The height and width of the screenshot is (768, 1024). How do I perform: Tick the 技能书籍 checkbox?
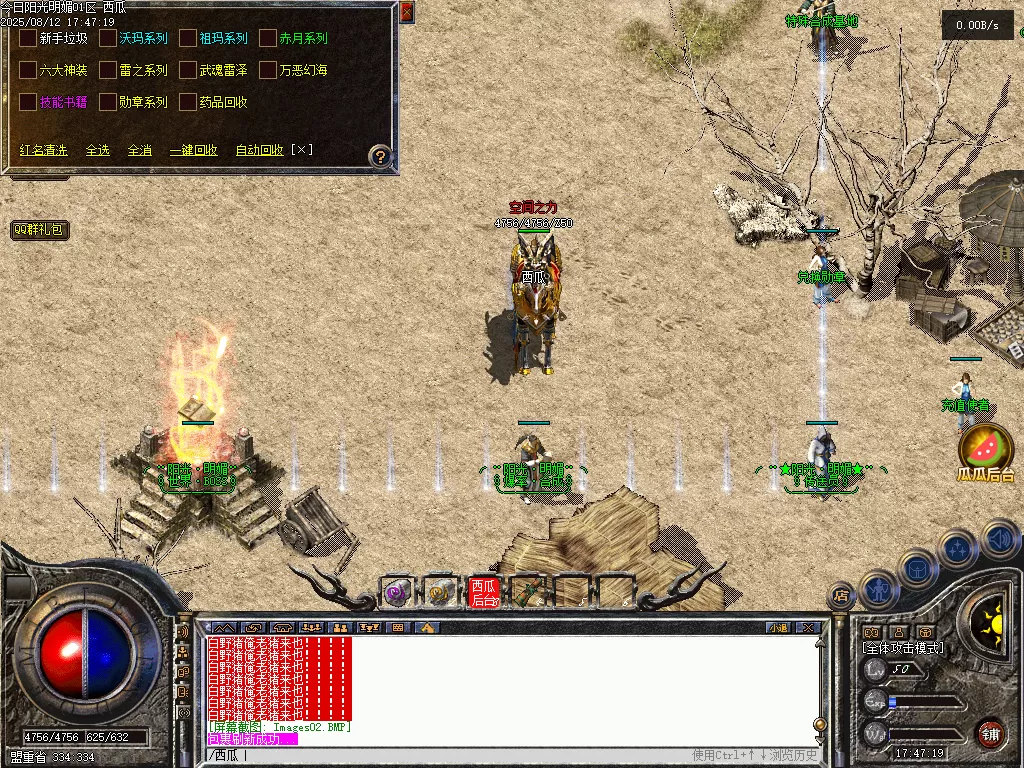pyautogui.click(x=28, y=102)
